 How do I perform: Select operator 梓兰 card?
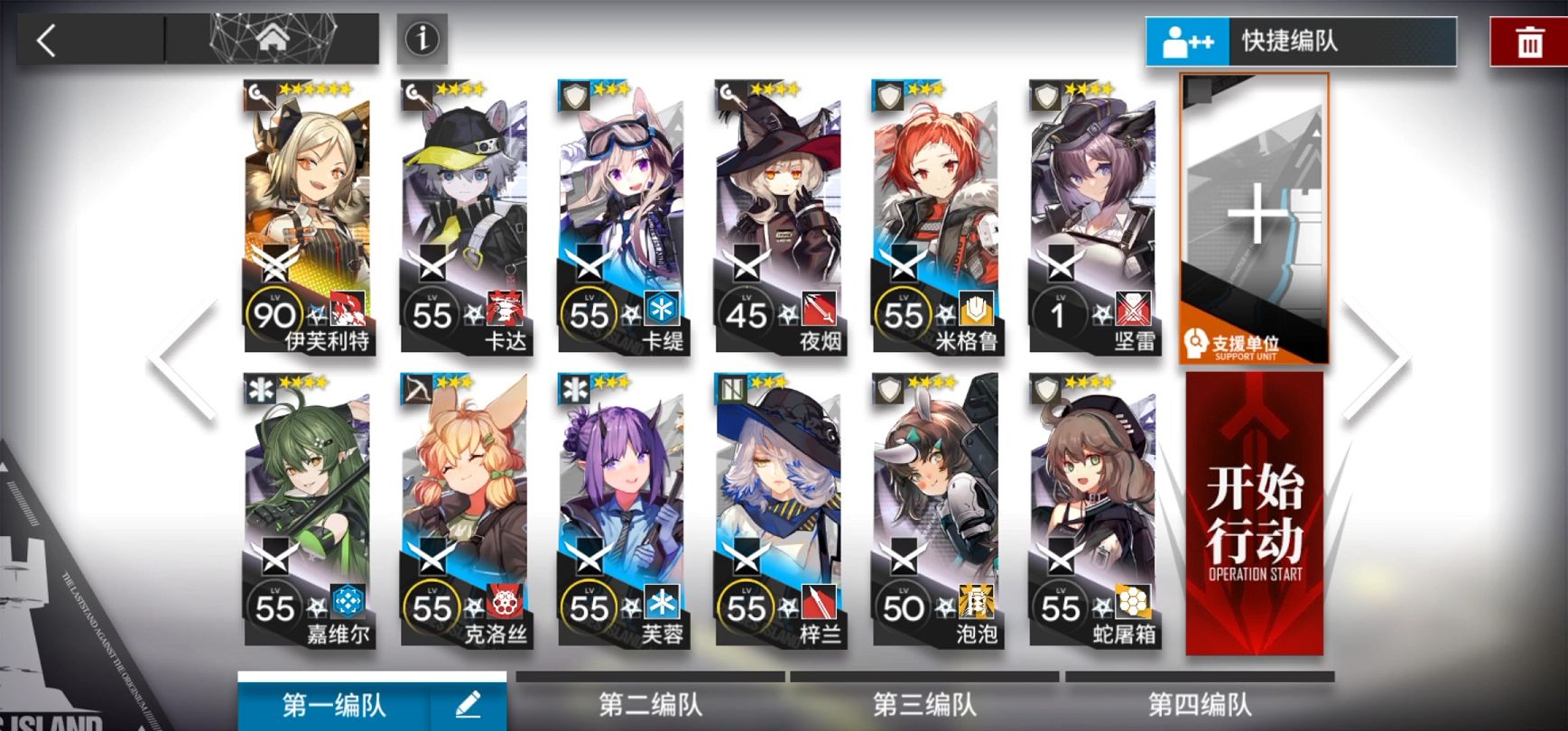778,510
